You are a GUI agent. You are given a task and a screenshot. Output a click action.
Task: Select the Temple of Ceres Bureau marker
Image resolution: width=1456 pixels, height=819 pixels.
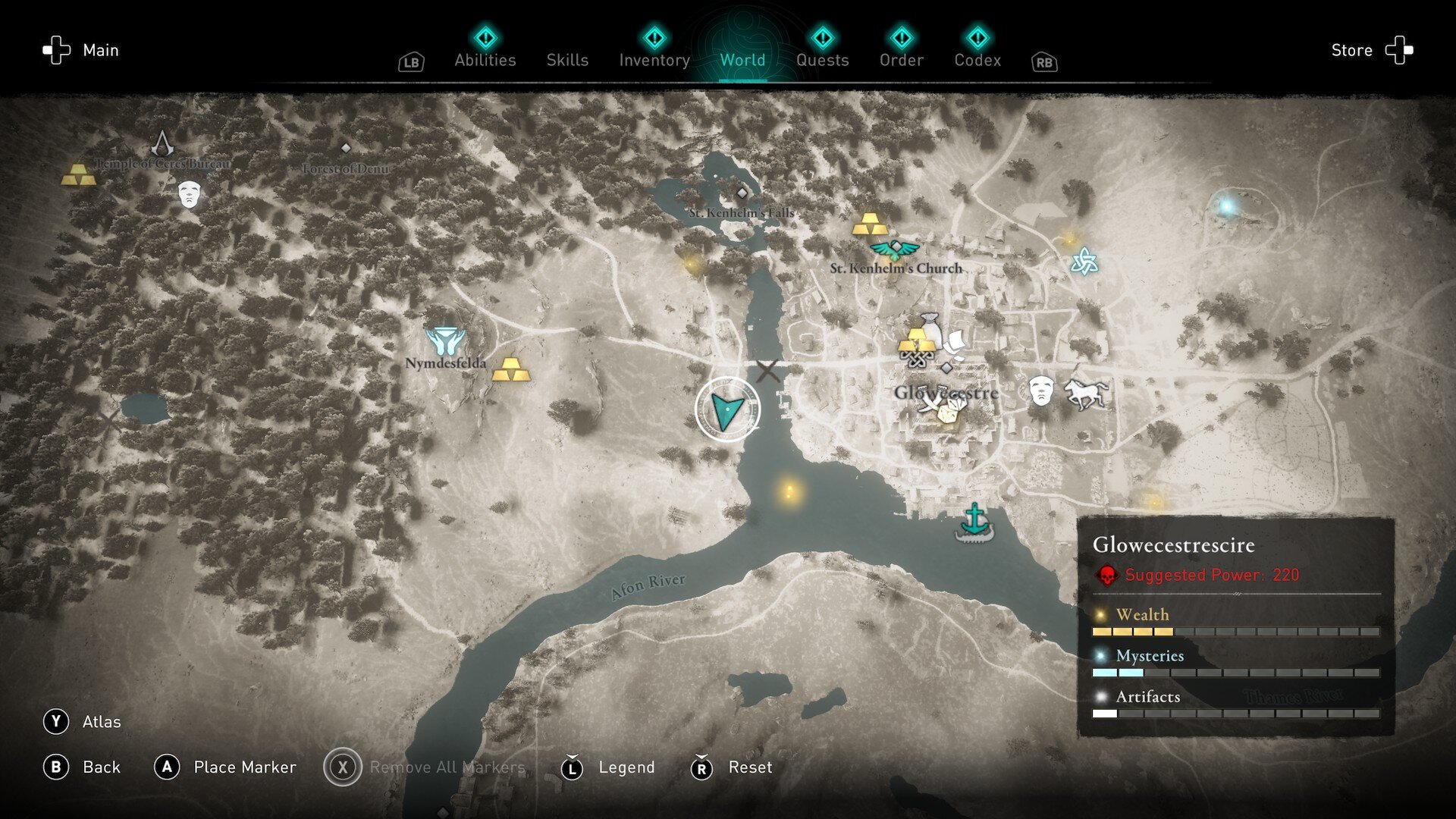click(162, 143)
